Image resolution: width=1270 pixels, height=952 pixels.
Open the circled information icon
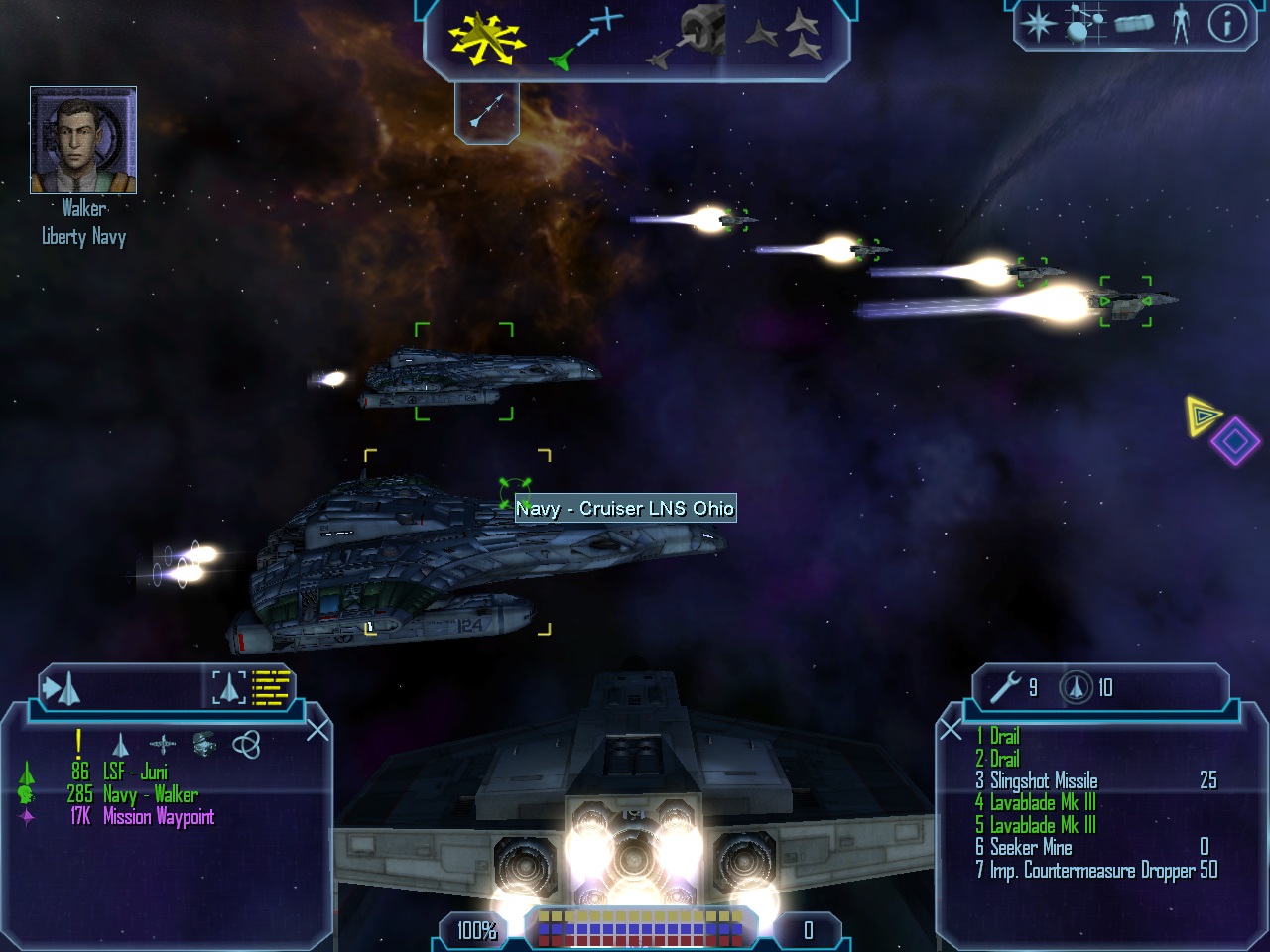(1226, 23)
